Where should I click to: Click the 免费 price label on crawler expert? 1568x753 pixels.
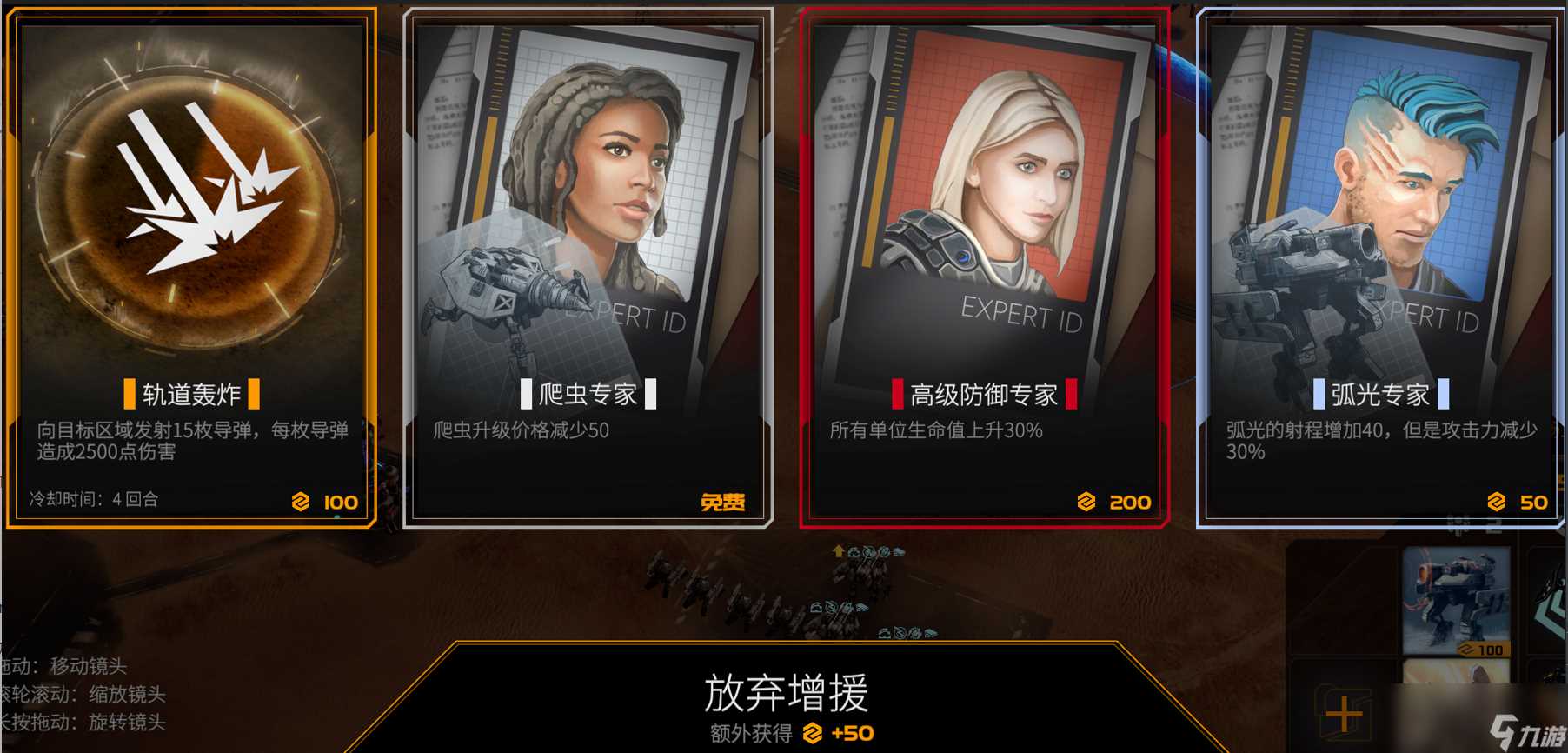pyautogui.click(x=724, y=503)
